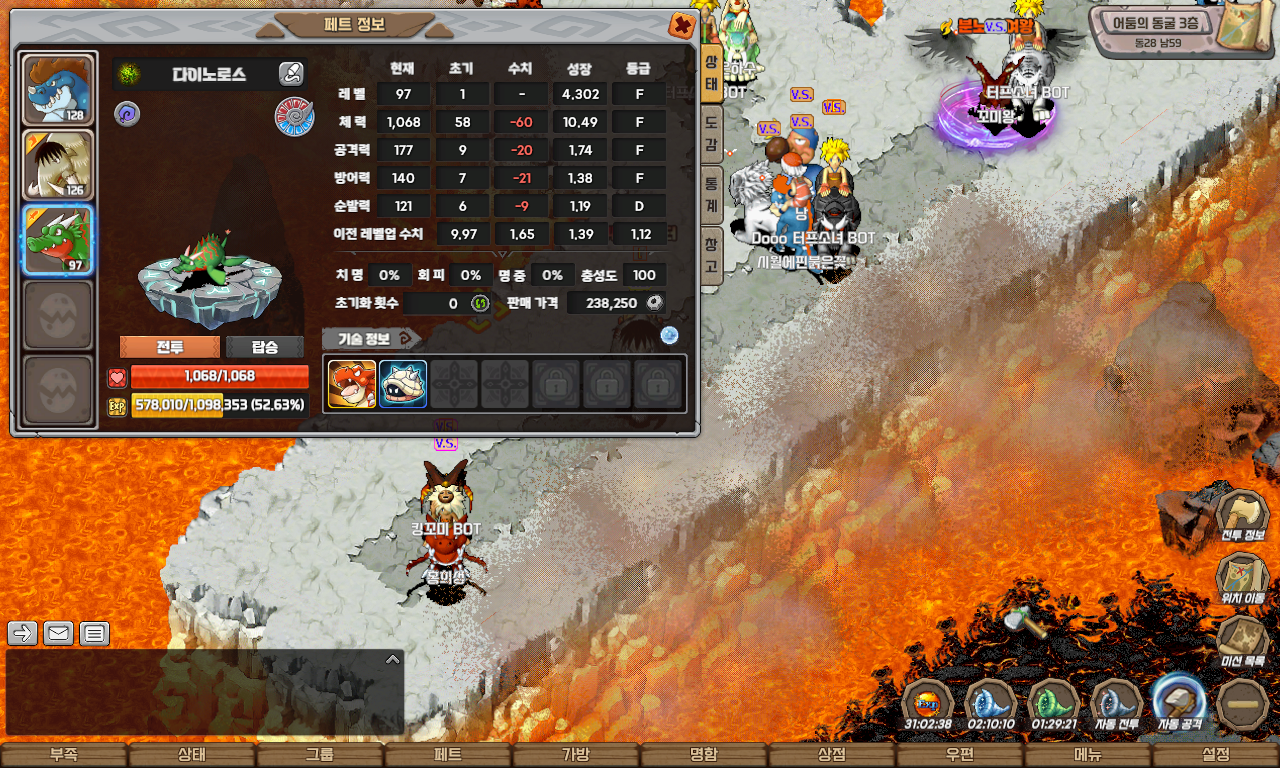Image resolution: width=1280 pixels, height=768 pixels.
Task: Select the orange dinosaur skill icon
Action: click(352, 384)
